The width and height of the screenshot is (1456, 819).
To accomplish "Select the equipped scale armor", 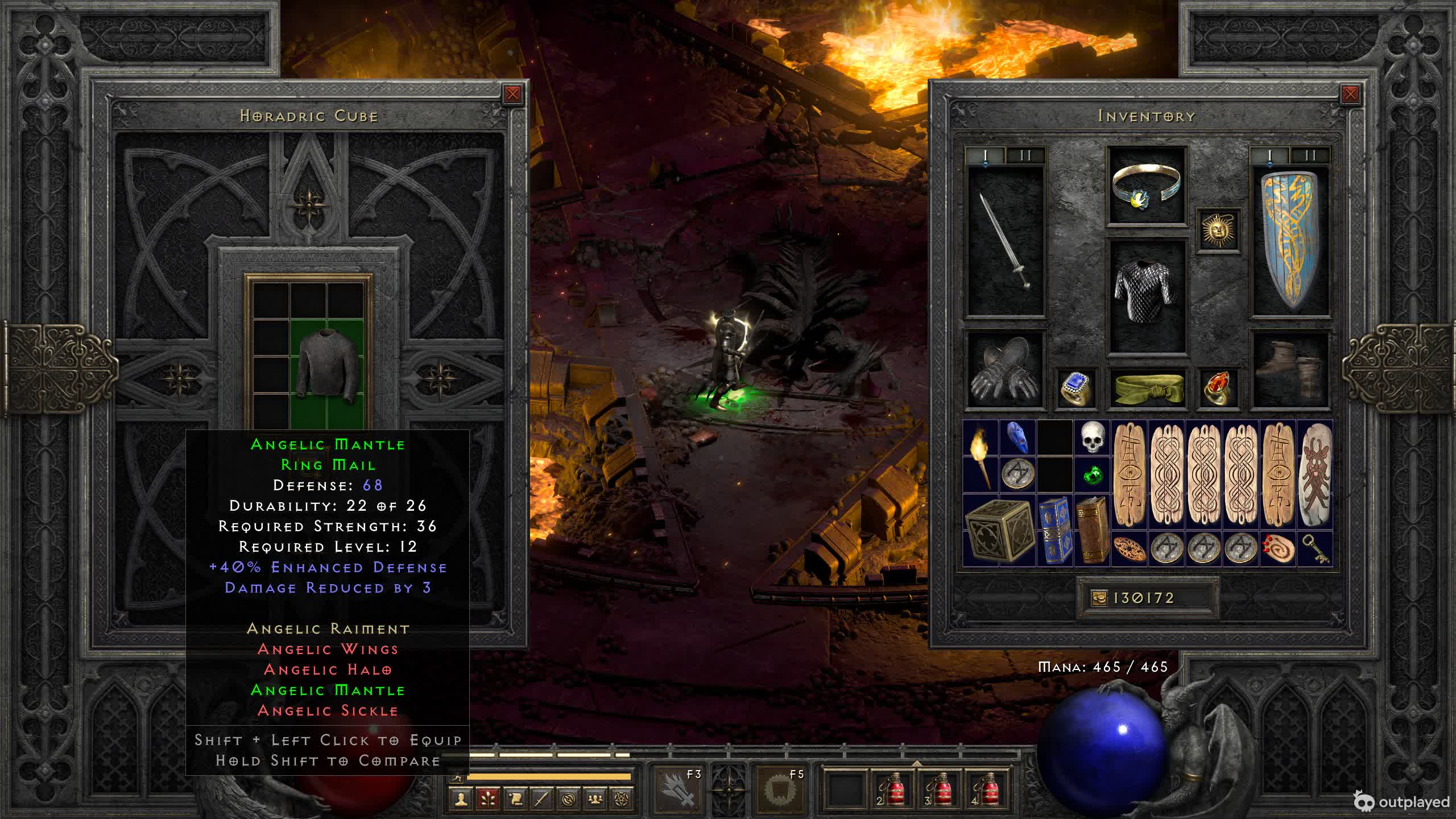I will click(1147, 296).
